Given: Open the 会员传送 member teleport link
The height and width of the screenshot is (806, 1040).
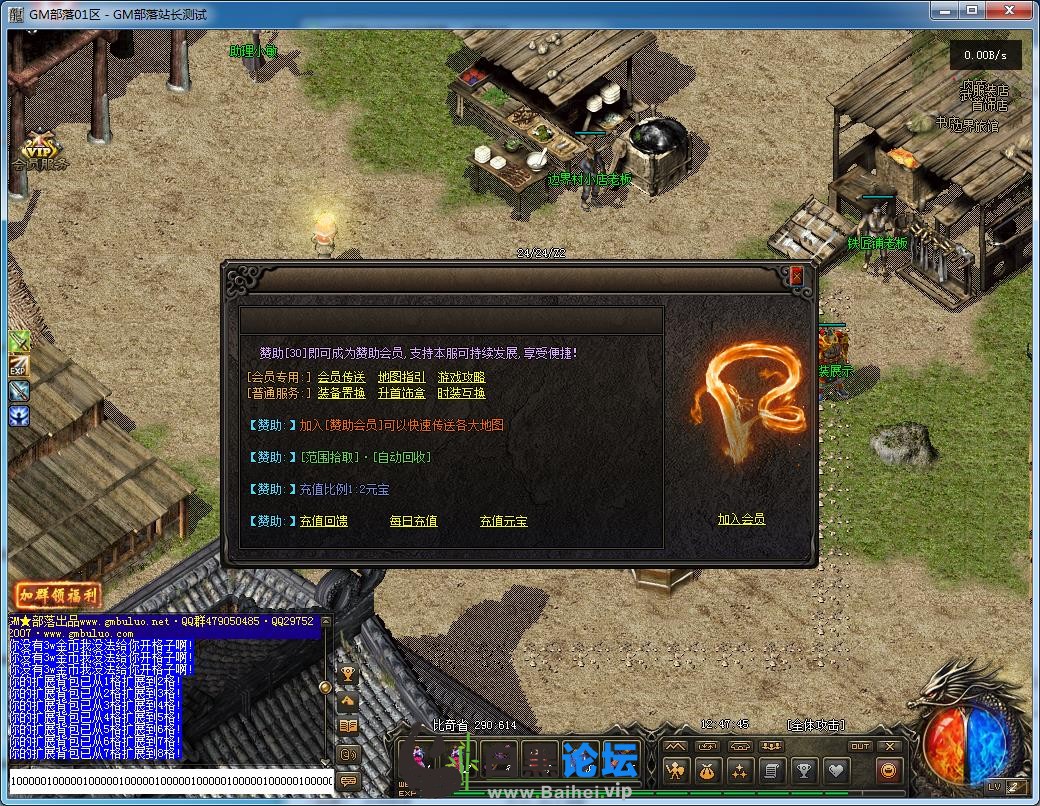Looking at the screenshot, I should 342,377.
